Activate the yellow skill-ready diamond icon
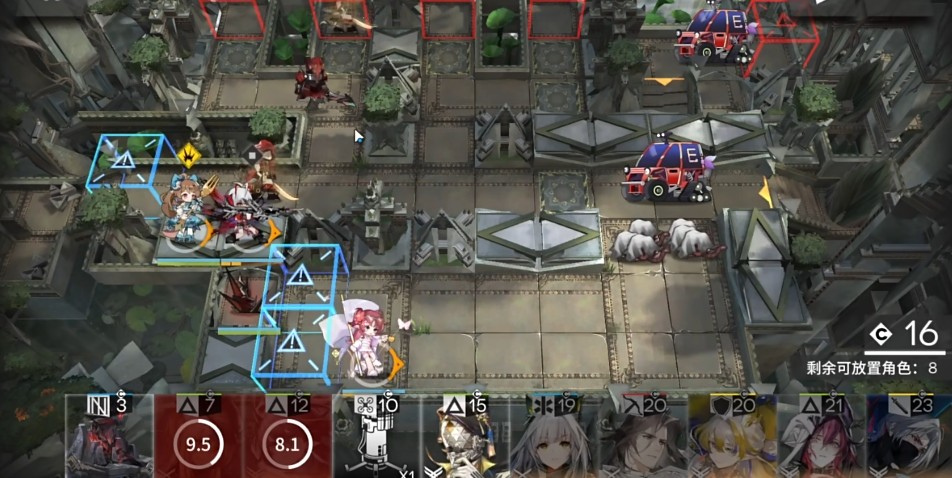The width and height of the screenshot is (952, 478). 189,154
